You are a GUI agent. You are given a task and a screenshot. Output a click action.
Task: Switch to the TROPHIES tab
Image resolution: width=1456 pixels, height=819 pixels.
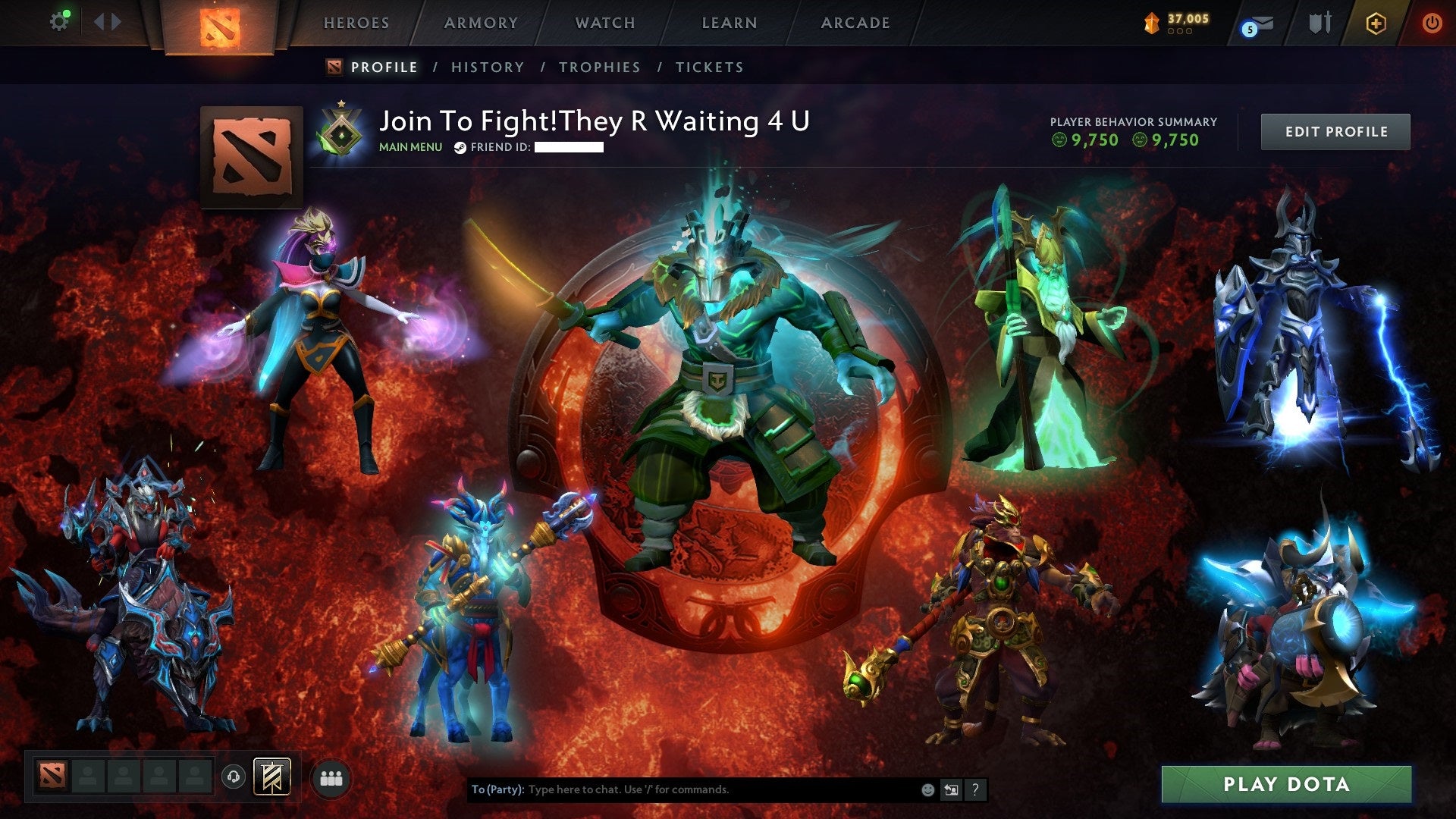point(599,67)
